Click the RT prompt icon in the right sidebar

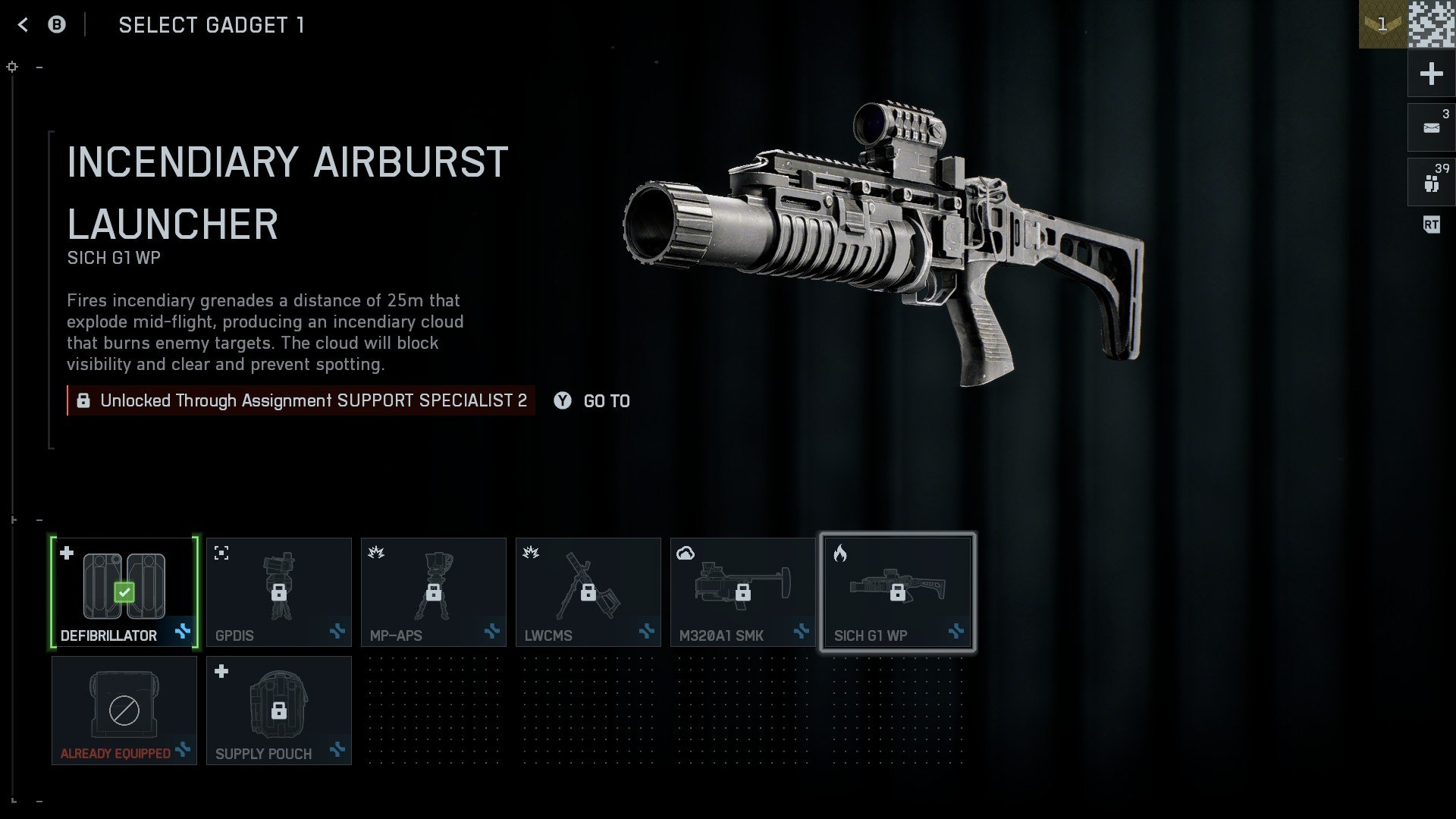click(1430, 225)
